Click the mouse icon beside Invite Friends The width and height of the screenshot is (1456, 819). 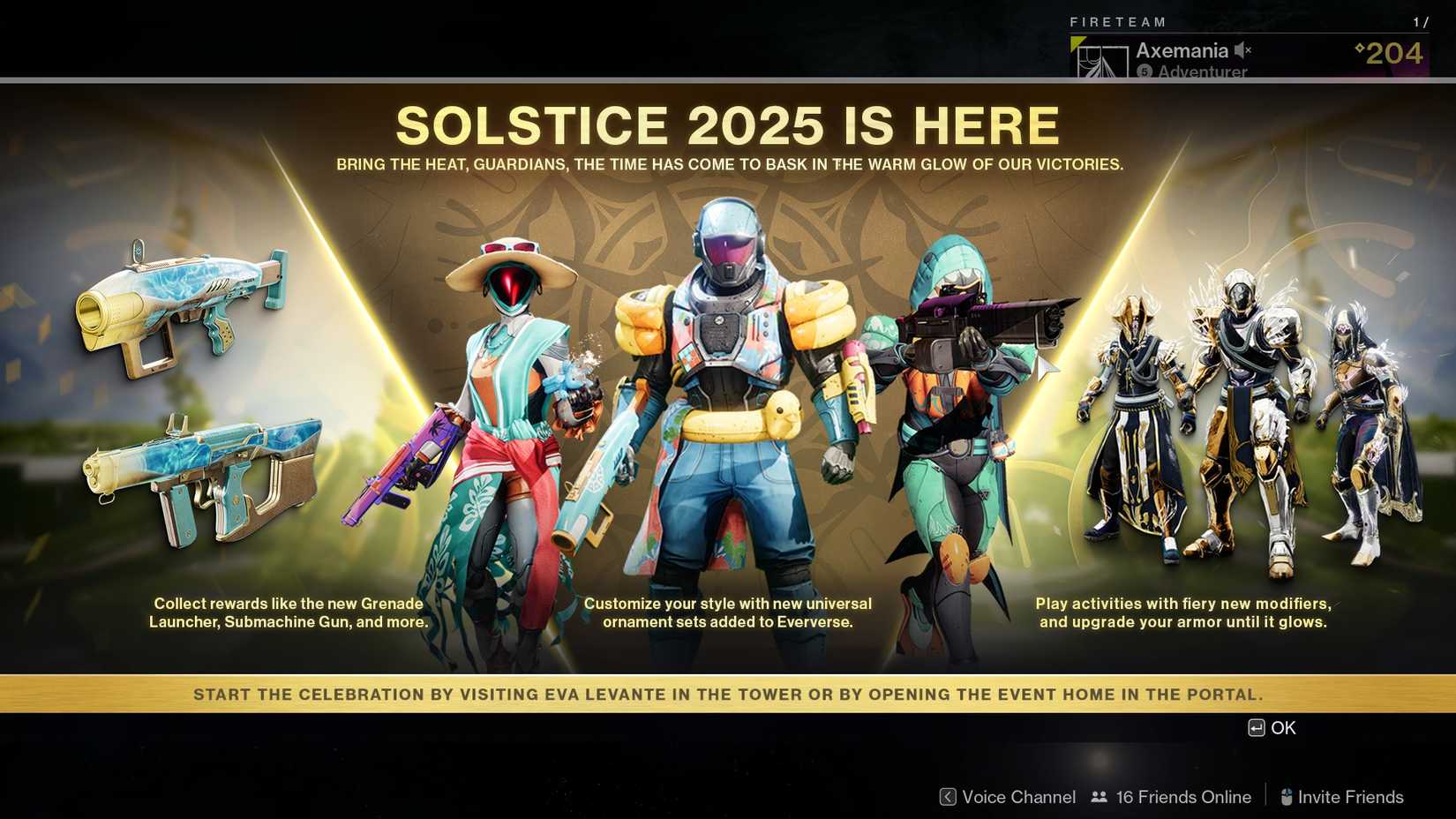1285,797
